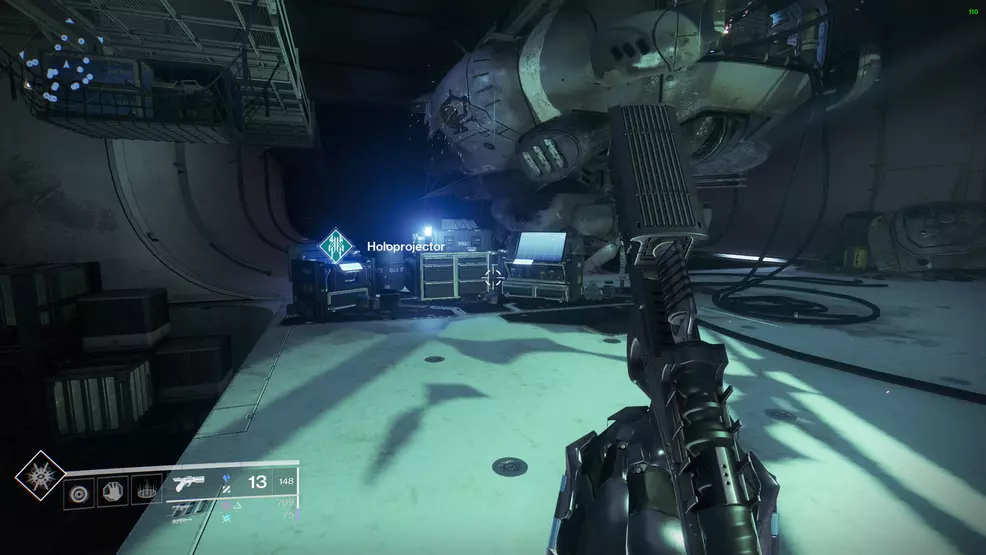The height and width of the screenshot is (555, 986).
Task: Activate the class ability spikes icon
Action: coord(146,493)
